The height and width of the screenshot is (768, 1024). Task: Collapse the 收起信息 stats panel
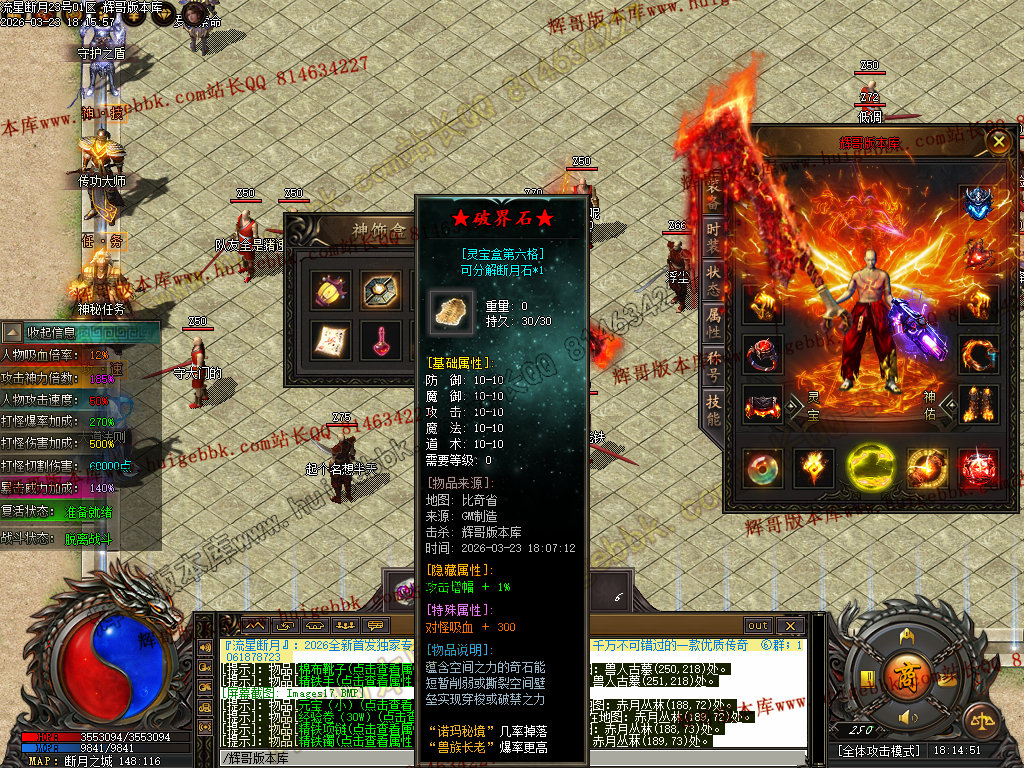coord(12,332)
